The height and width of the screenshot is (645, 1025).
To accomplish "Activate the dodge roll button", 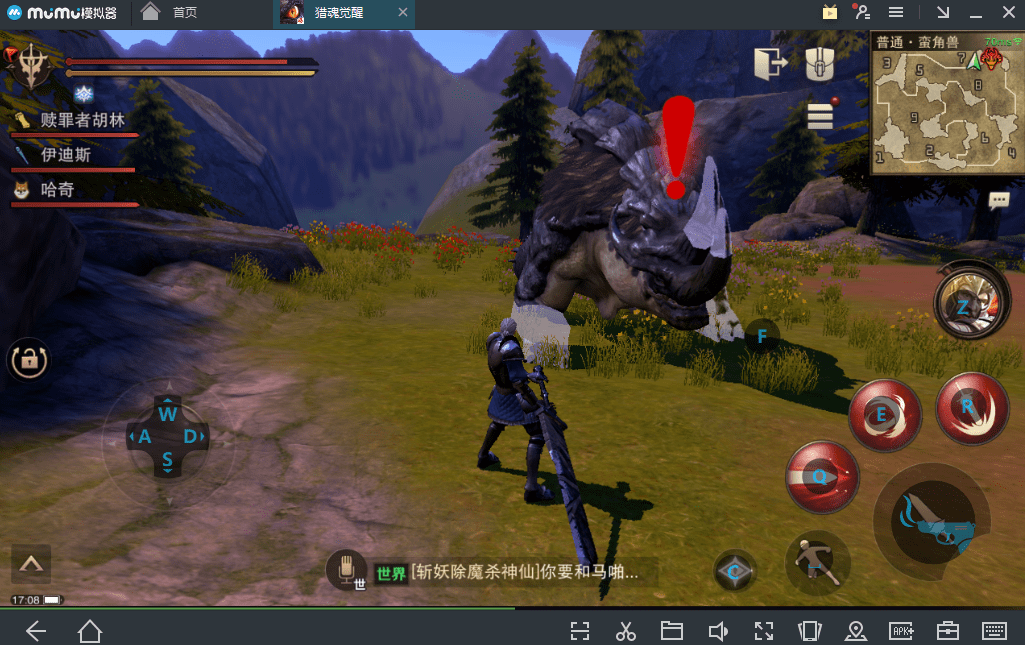I will click(x=817, y=564).
